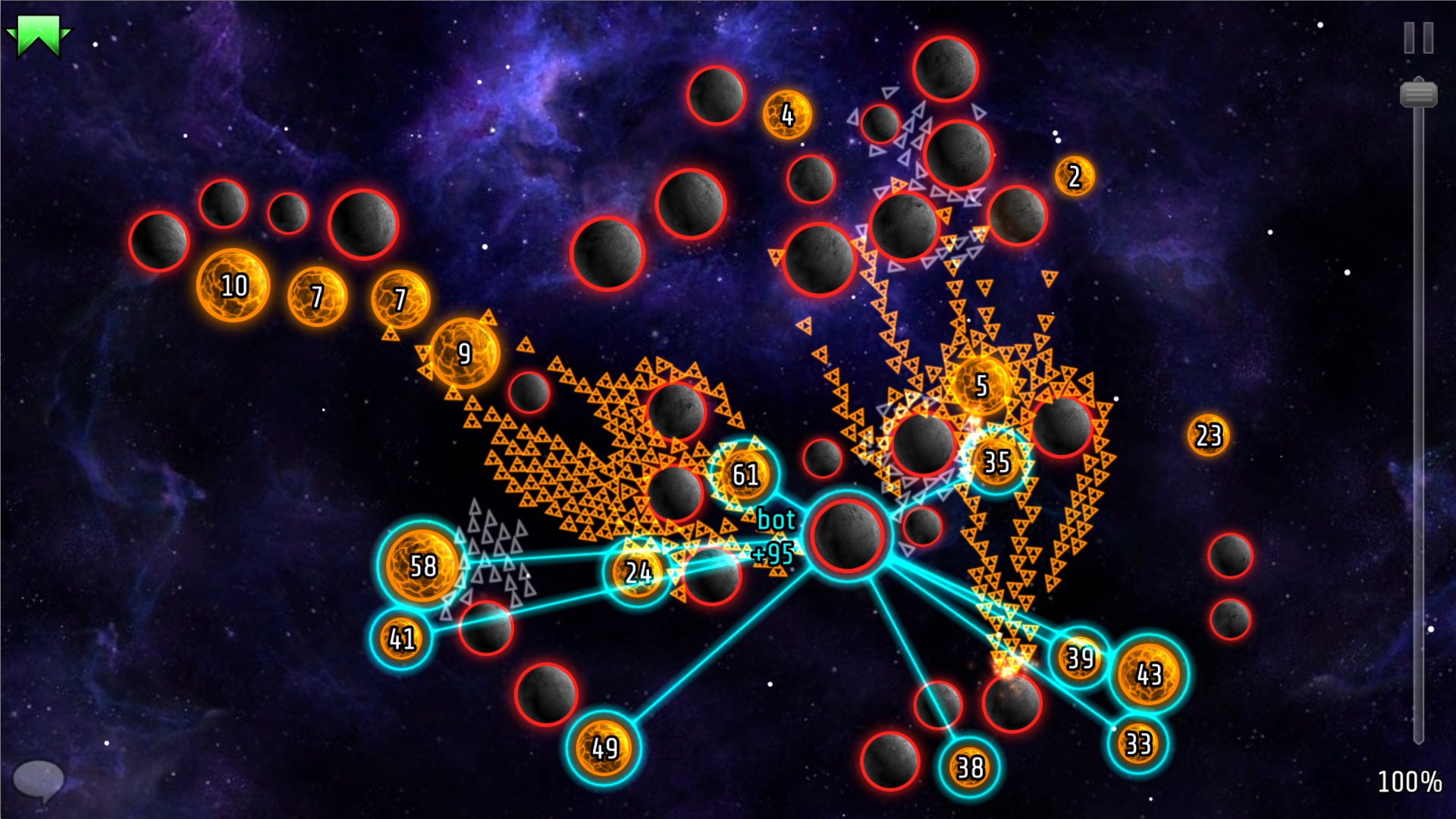Select the planet with 23 ships
The width and height of the screenshot is (1456, 819).
[x=1208, y=435]
